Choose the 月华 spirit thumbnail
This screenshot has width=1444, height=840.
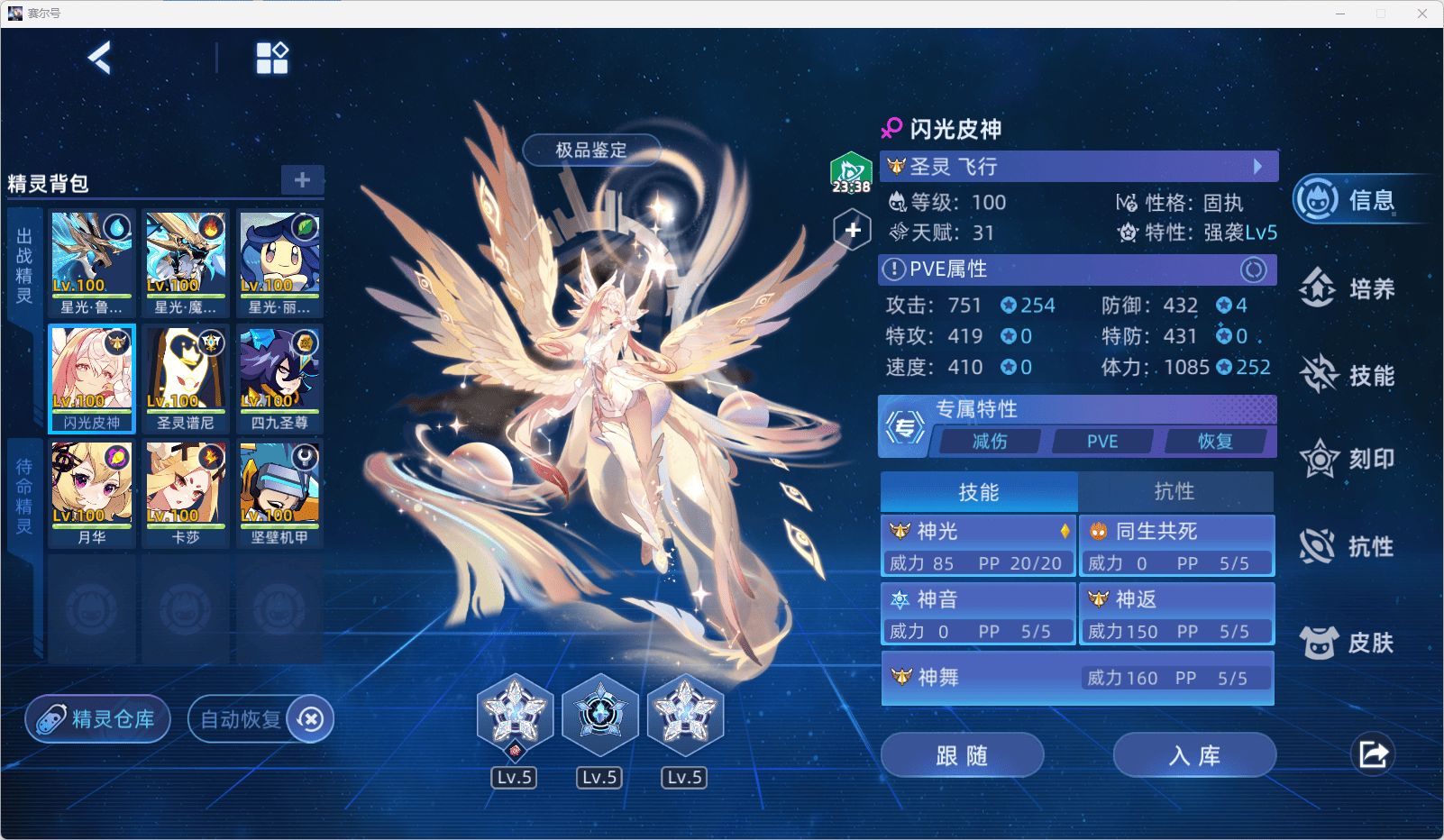pyautogui.click(x=92, y=493)
